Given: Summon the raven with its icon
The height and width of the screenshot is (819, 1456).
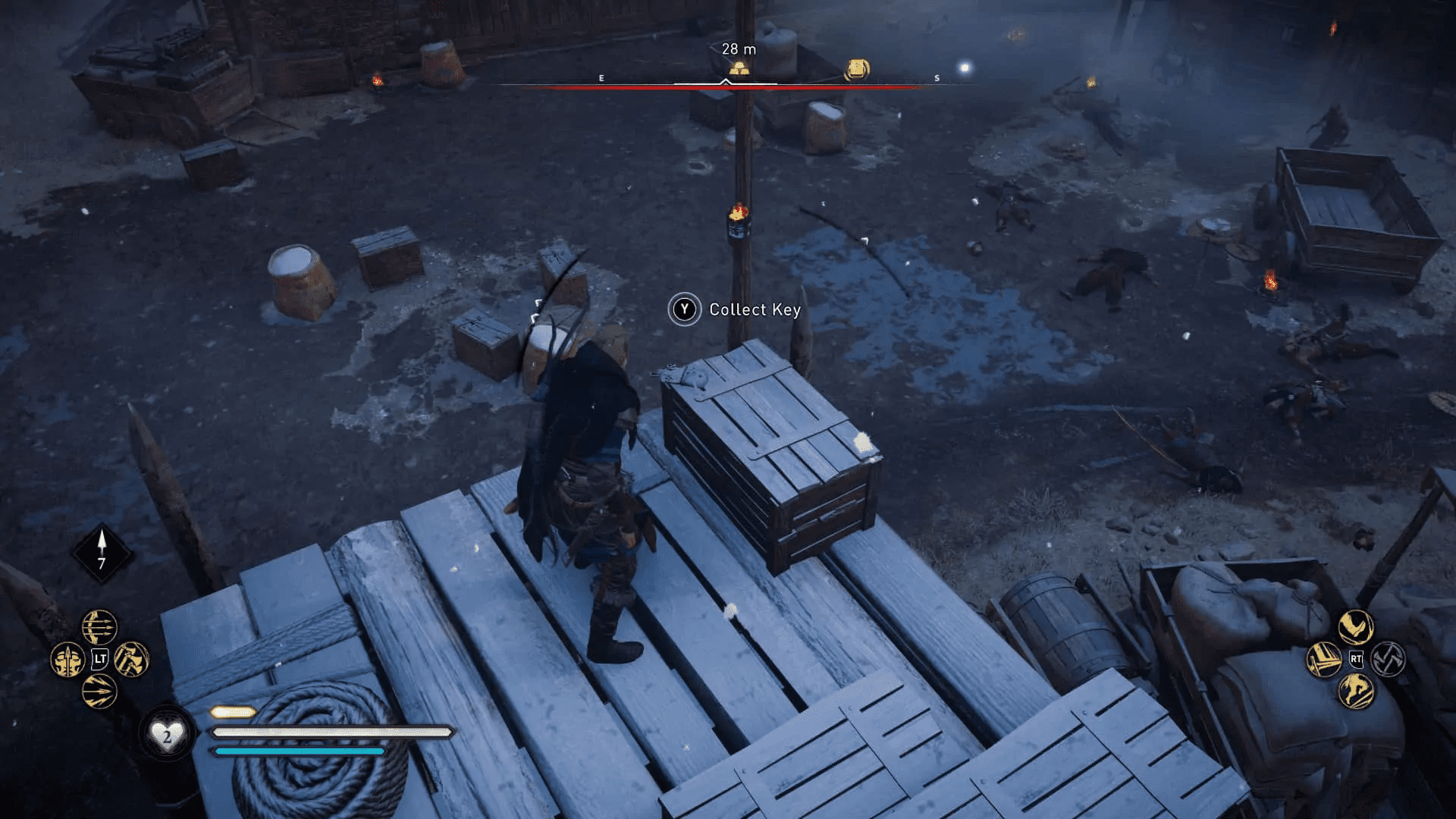Looking at the screenshot, I should pyautogui.click(x=1356, y=626).
